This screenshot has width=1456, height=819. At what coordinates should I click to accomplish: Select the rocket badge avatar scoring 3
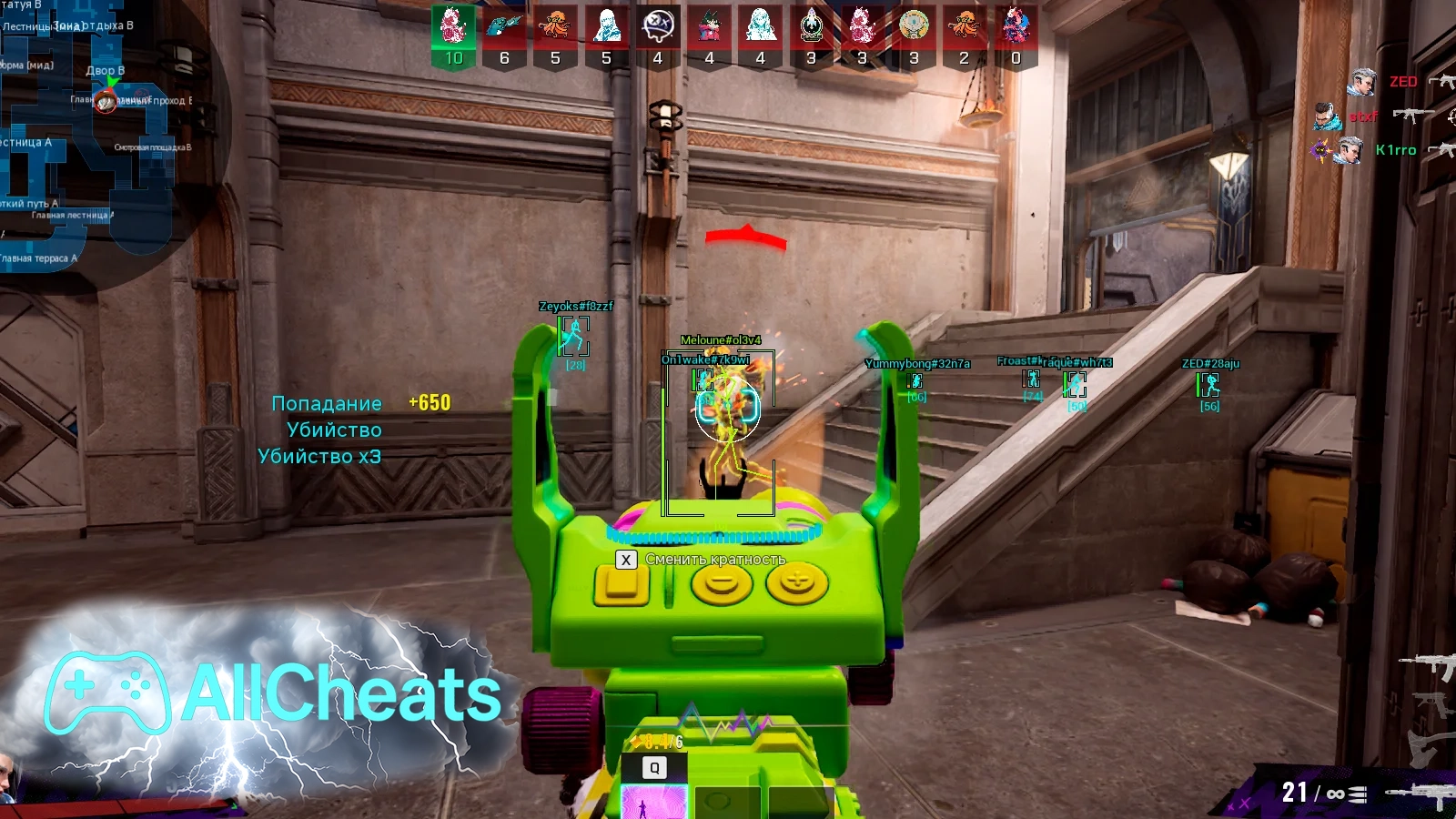(x=811, y=27)
